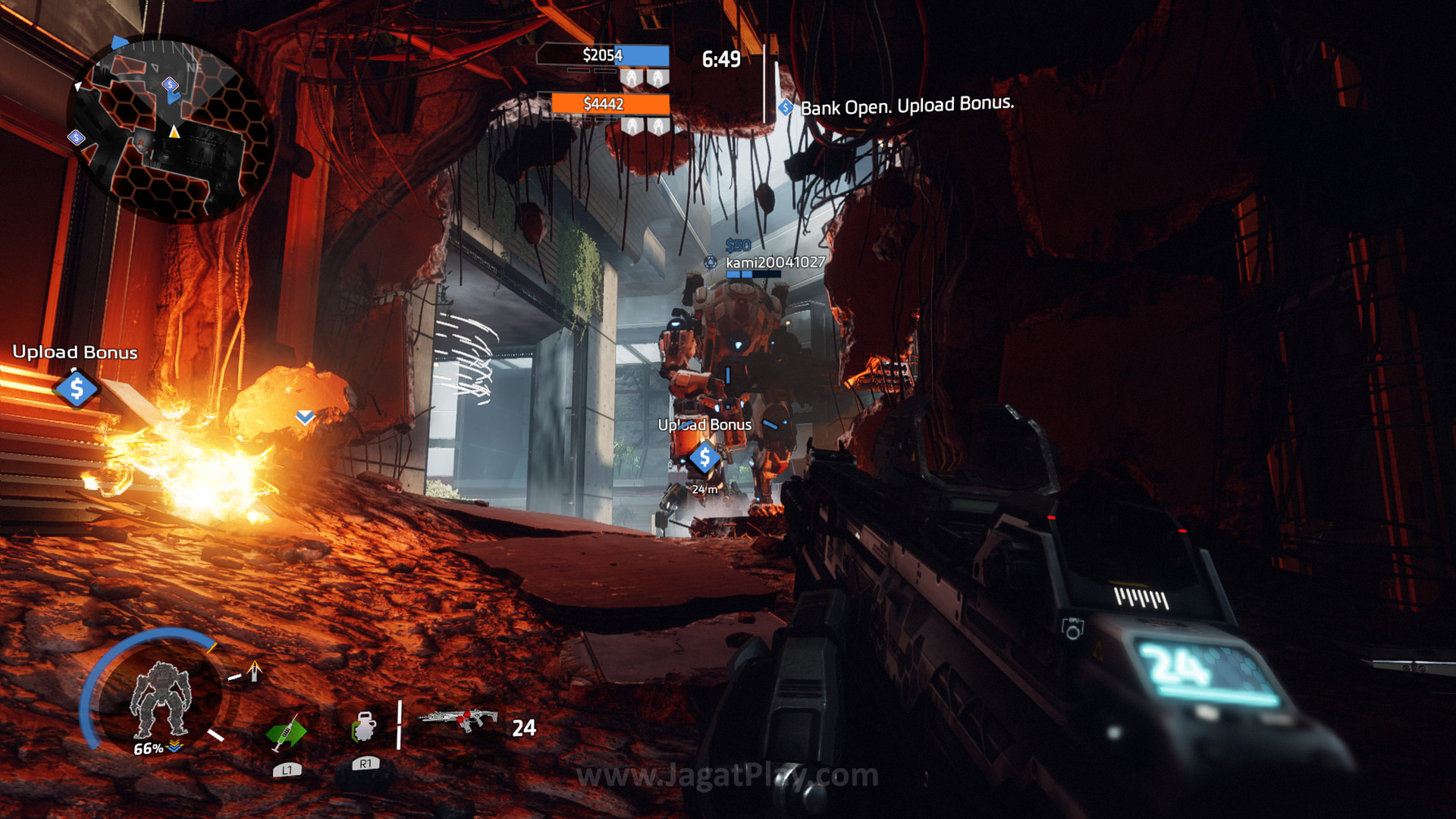1456x819 pixels.
Task: Select the Titan meter silhouette icon
Action: pos(160,699)
